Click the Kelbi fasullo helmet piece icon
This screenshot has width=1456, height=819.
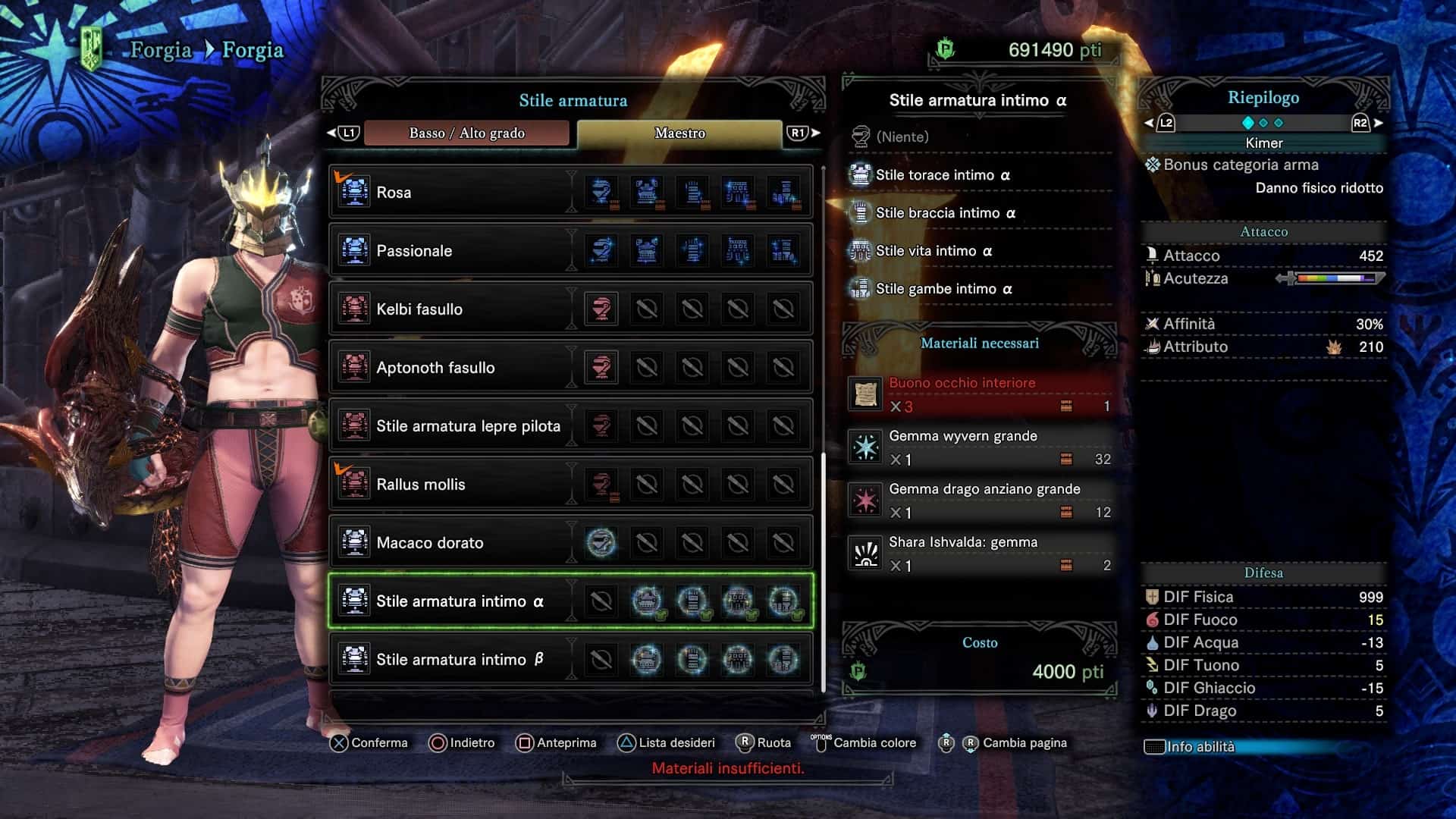coord(601,309)
